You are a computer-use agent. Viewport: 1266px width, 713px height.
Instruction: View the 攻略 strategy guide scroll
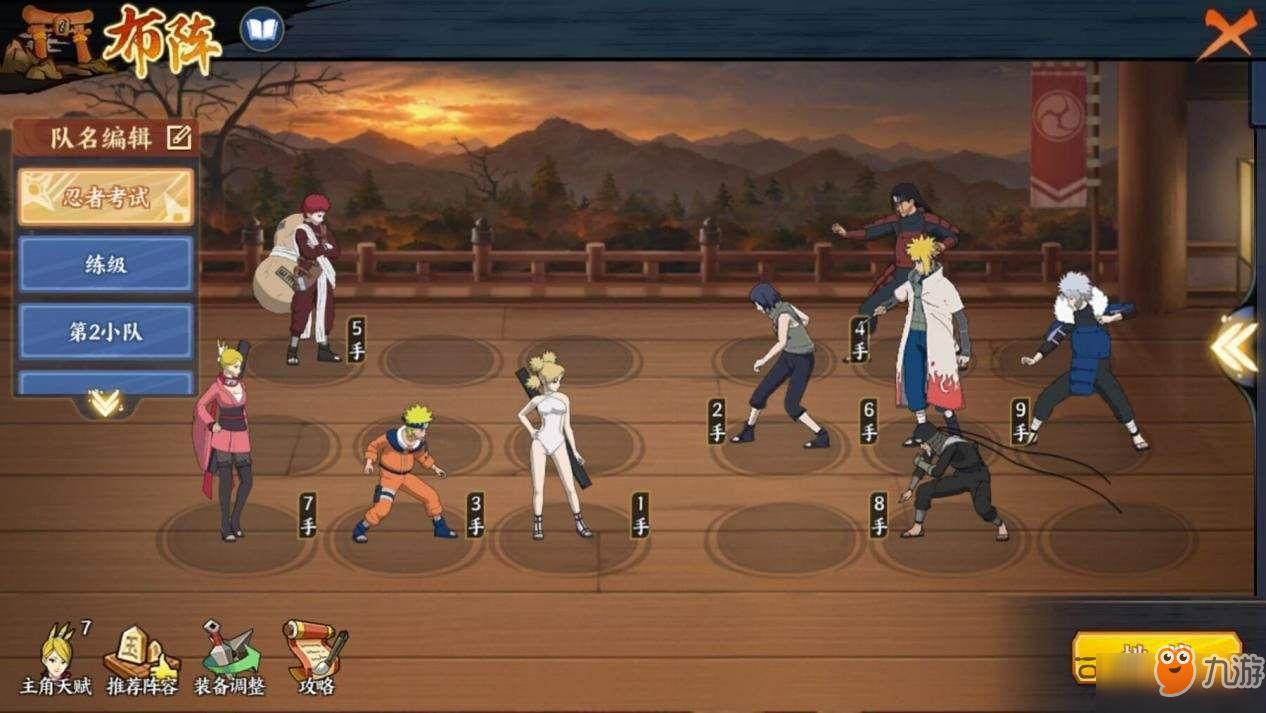(315, 659)
